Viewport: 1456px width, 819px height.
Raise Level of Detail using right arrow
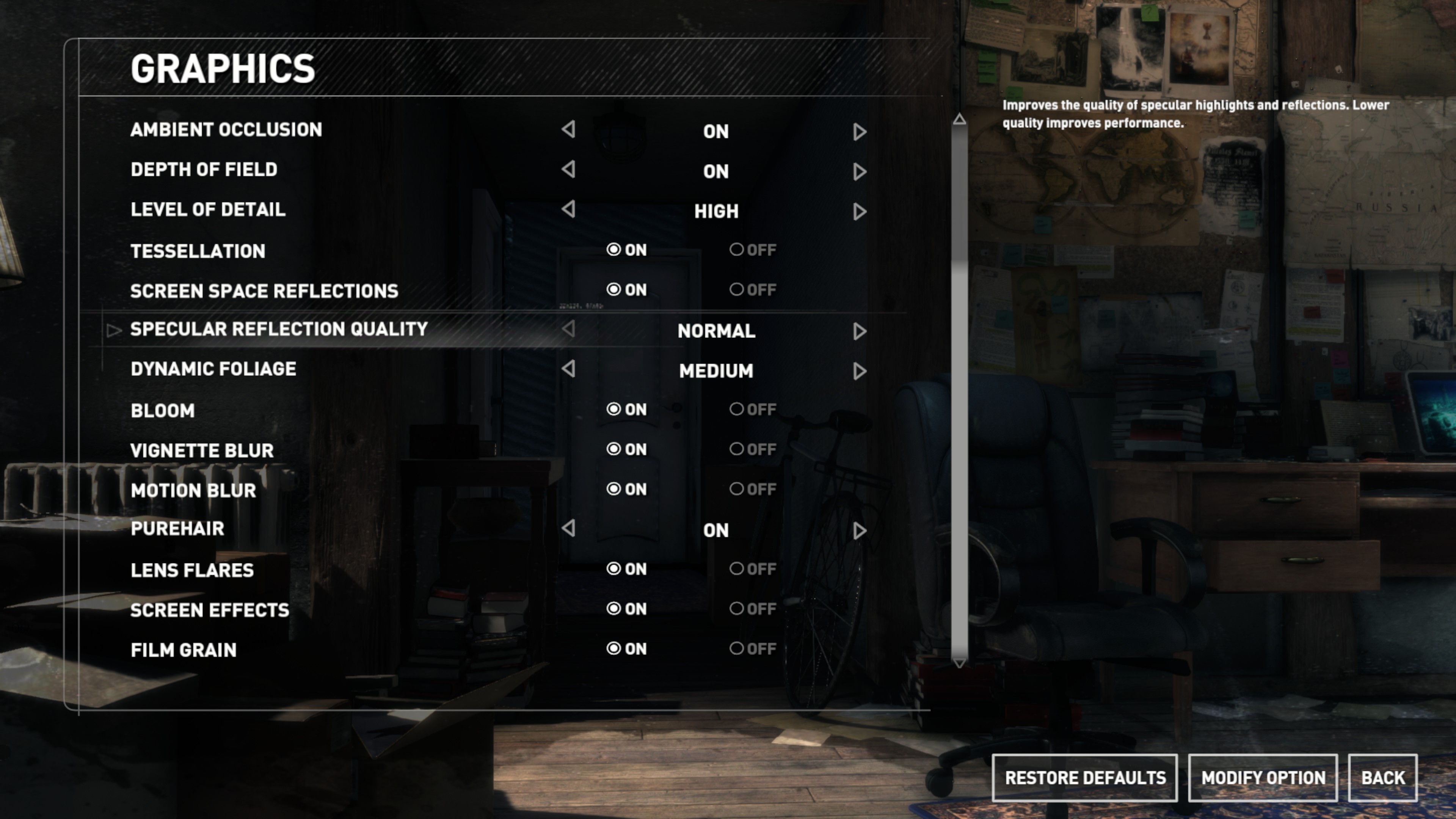pos(860,212)
